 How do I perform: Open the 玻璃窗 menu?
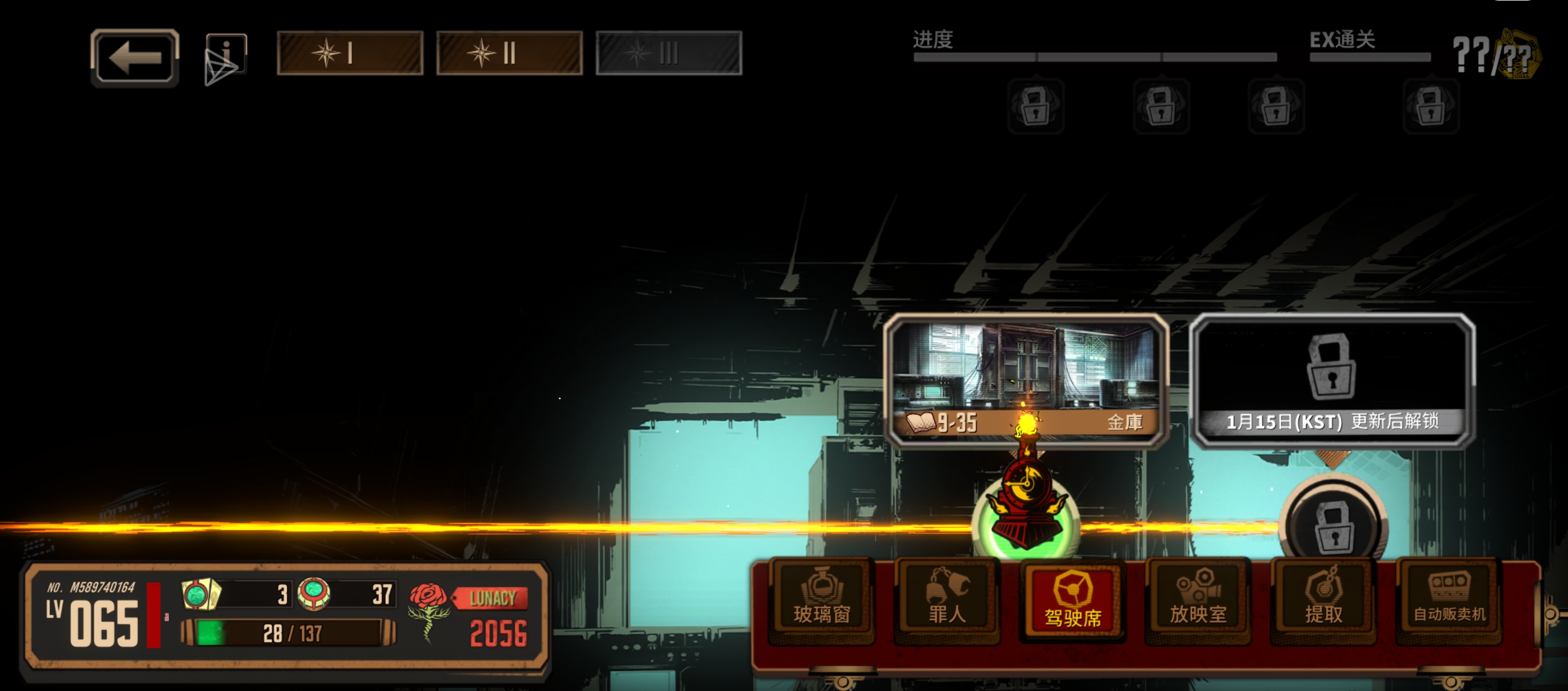[x=822, y=600]
